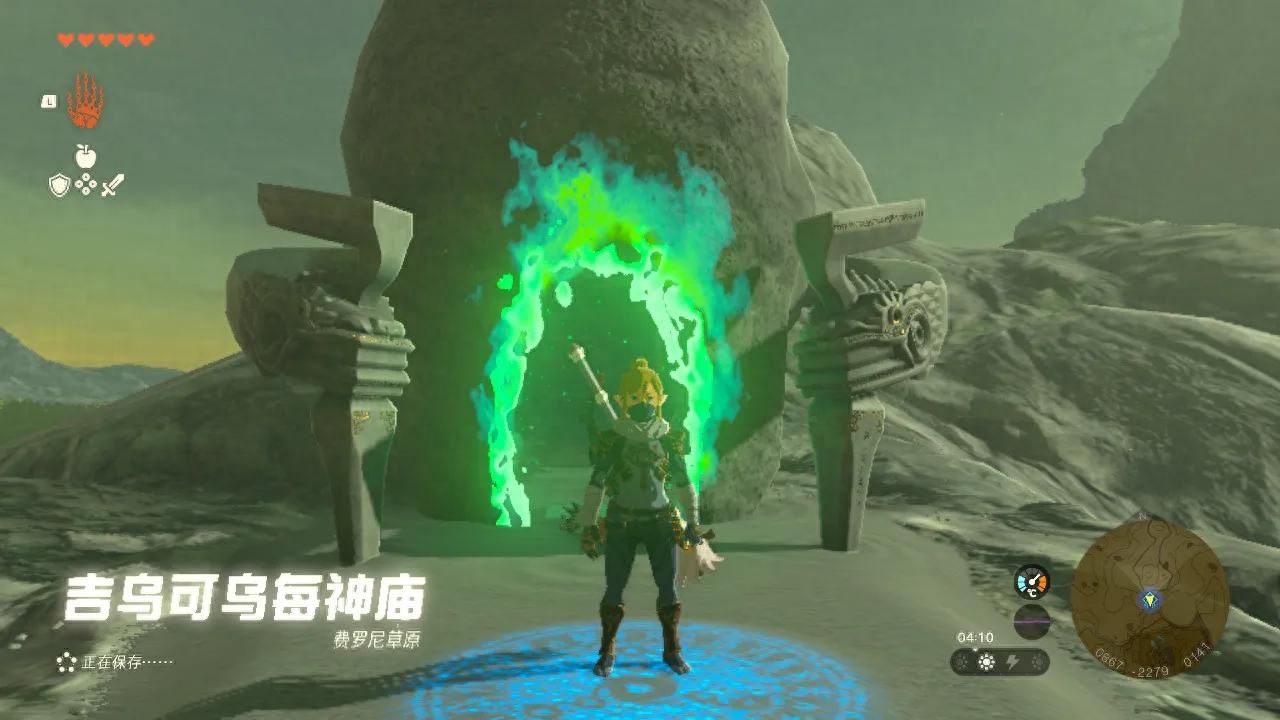Click the last heart in the health bar
This screenshot has height=720, width=1280.
pyautogui.click(x=144, y=39)
